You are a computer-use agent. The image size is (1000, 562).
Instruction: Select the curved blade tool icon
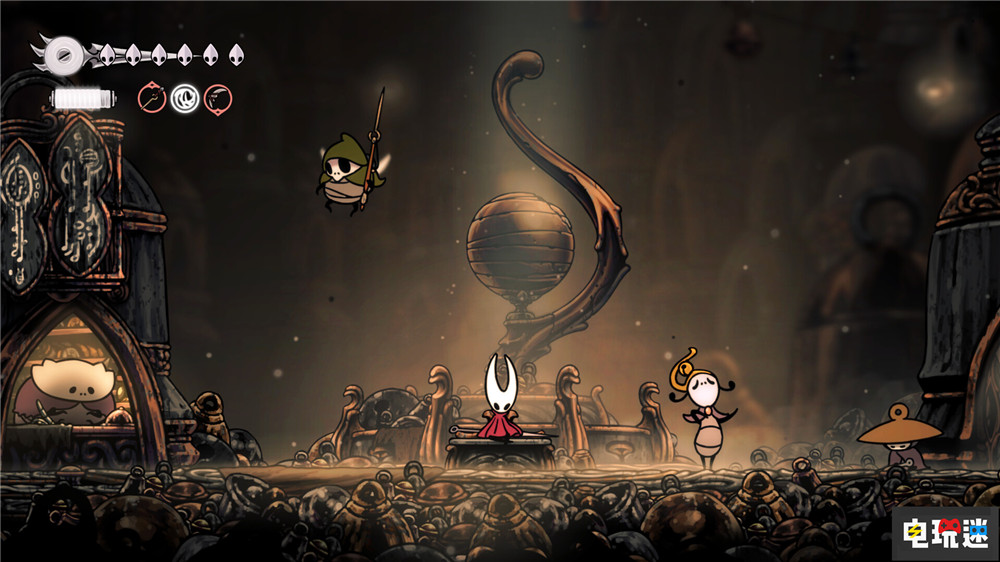click(218, 98)
